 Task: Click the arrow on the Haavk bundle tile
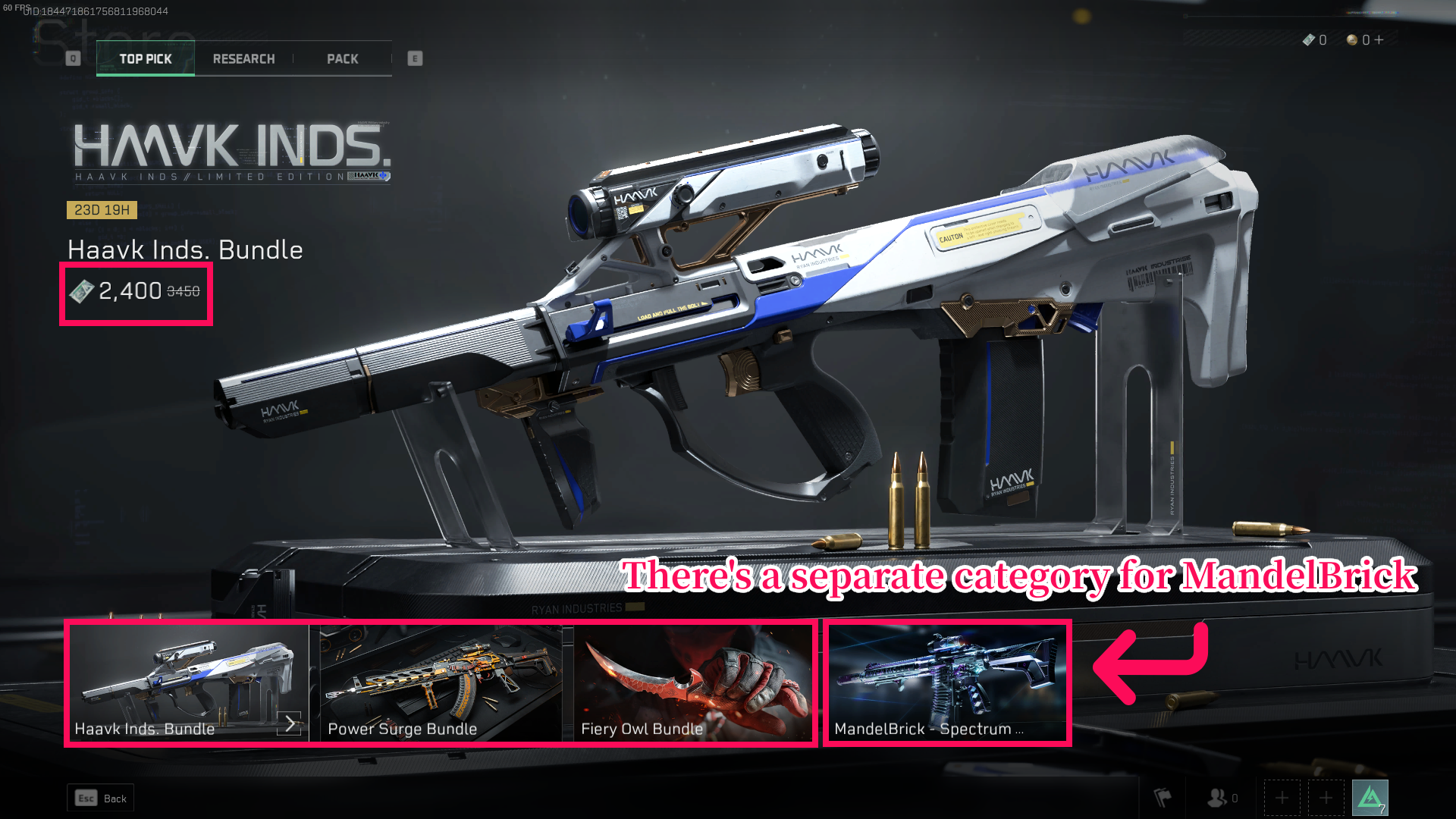289,724
